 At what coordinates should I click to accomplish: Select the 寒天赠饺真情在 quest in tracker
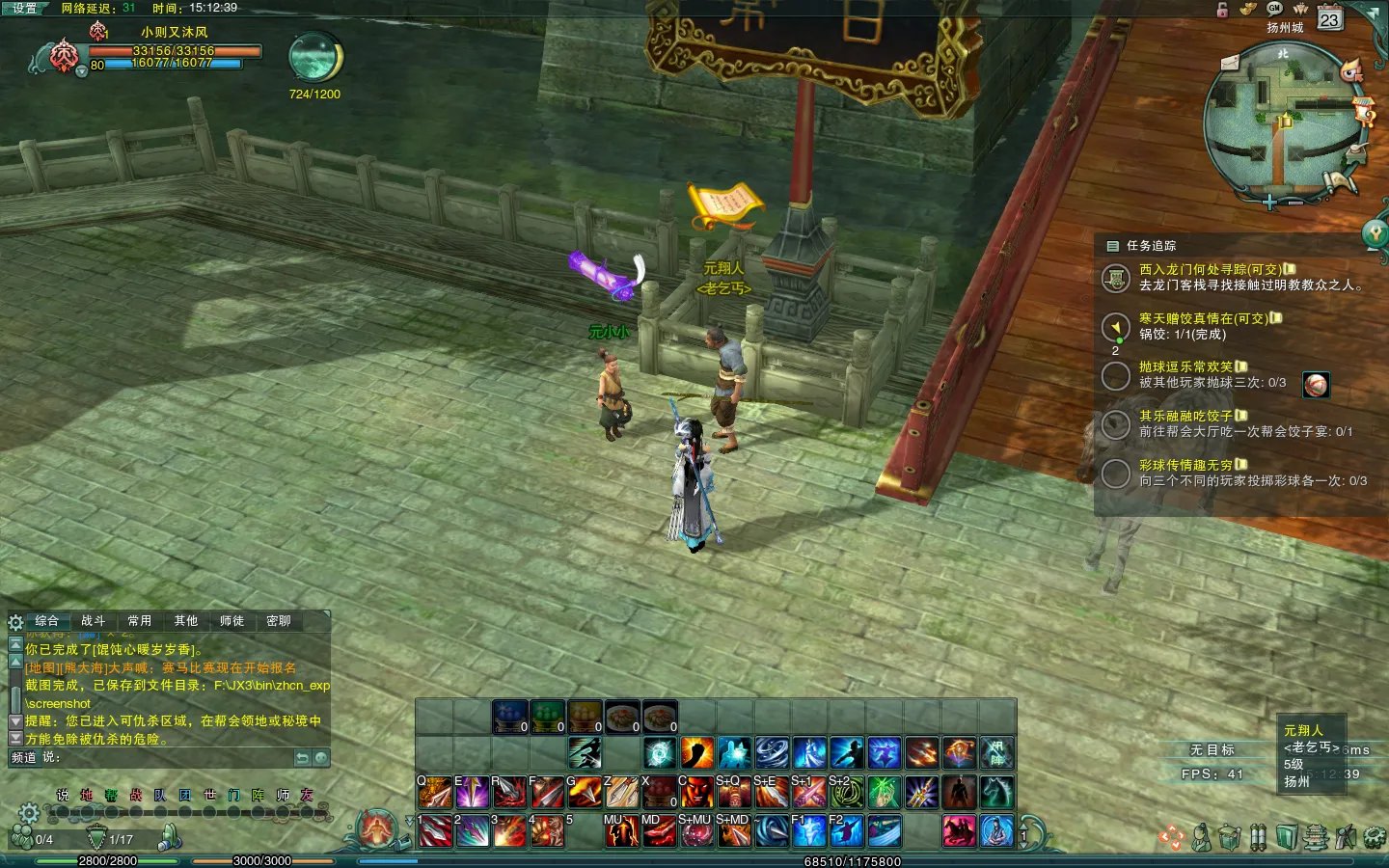tap(1203, 318)
